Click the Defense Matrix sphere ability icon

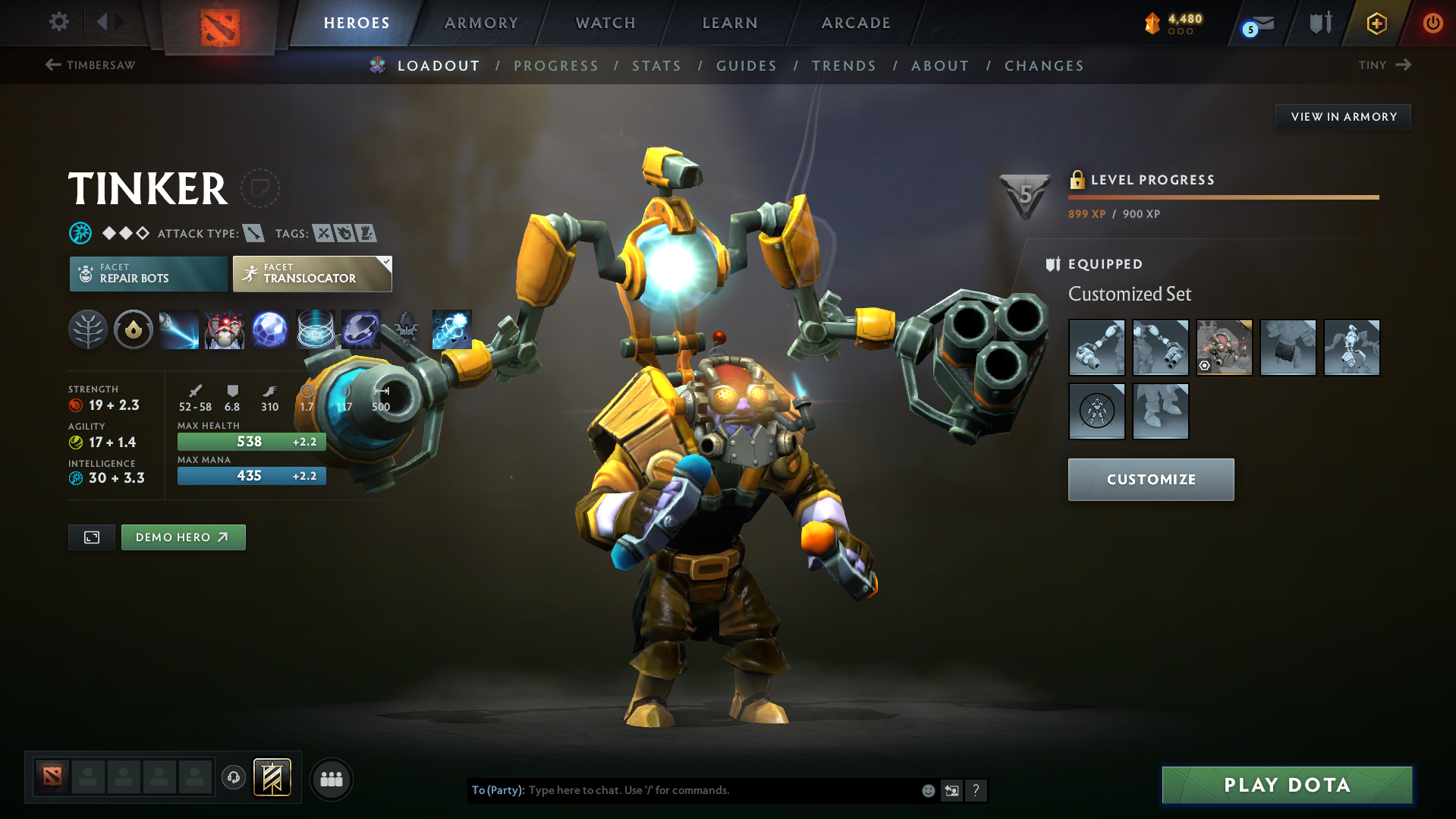tap(270, 329)
